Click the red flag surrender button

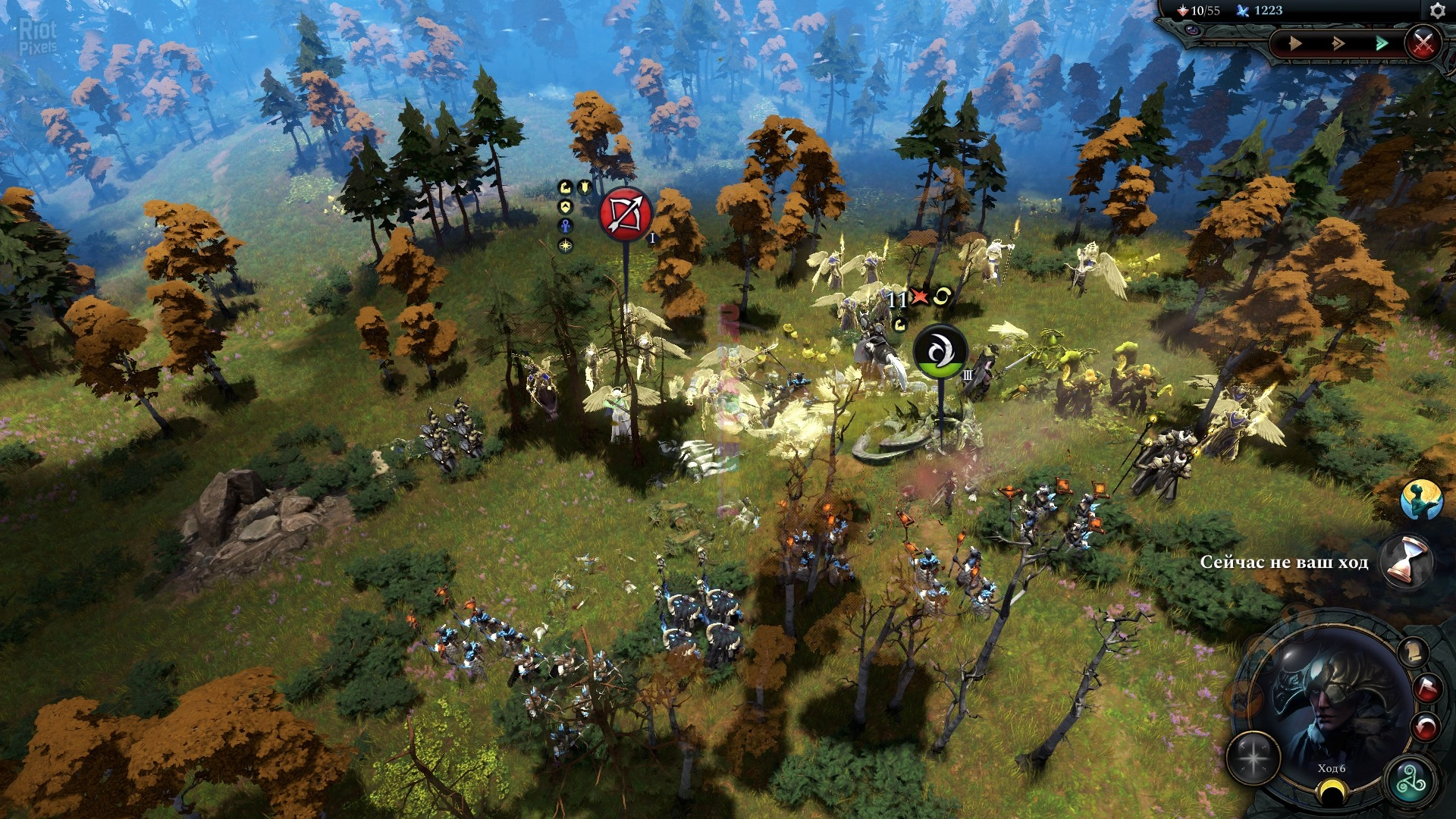click(1426, 689)
